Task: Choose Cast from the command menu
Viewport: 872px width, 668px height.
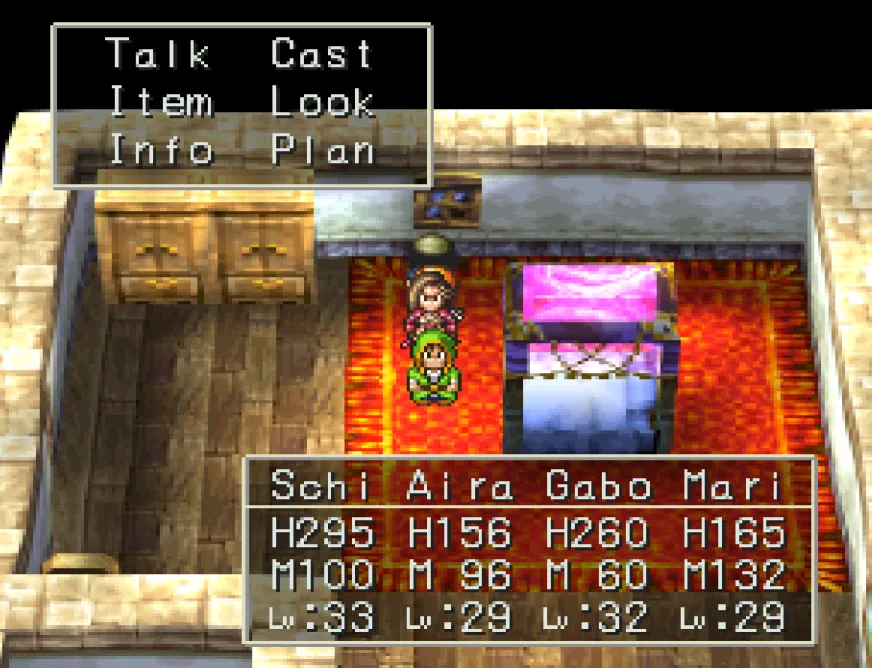Action: coord(321,54)
